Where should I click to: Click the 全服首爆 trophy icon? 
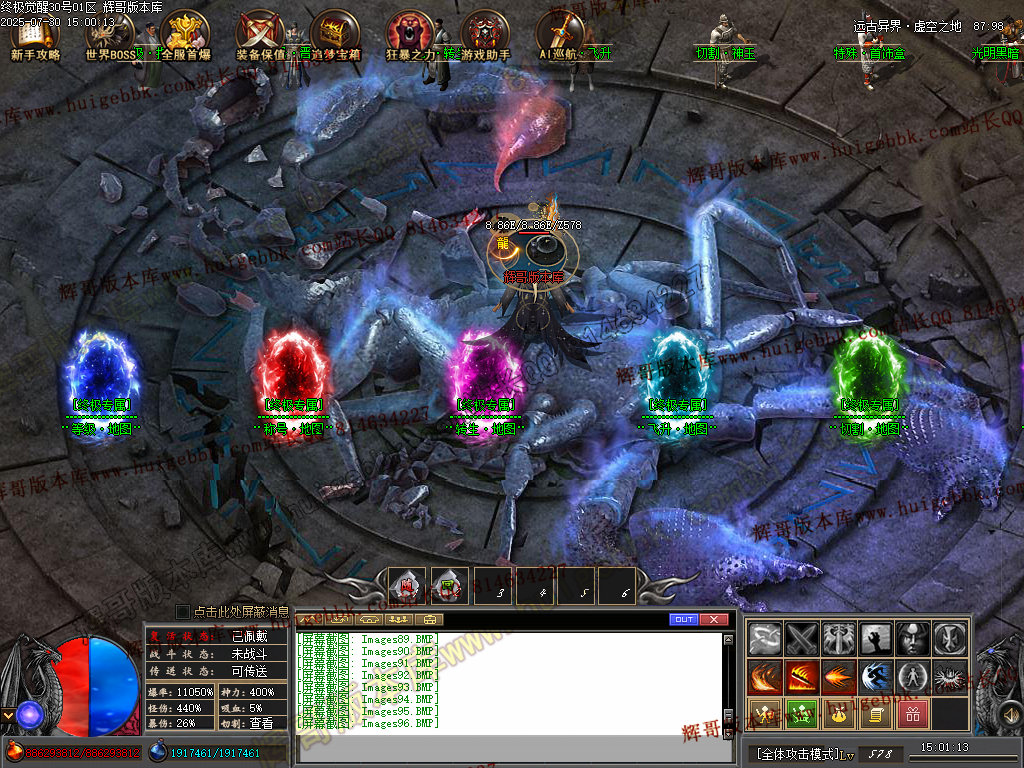pos(184,33)
